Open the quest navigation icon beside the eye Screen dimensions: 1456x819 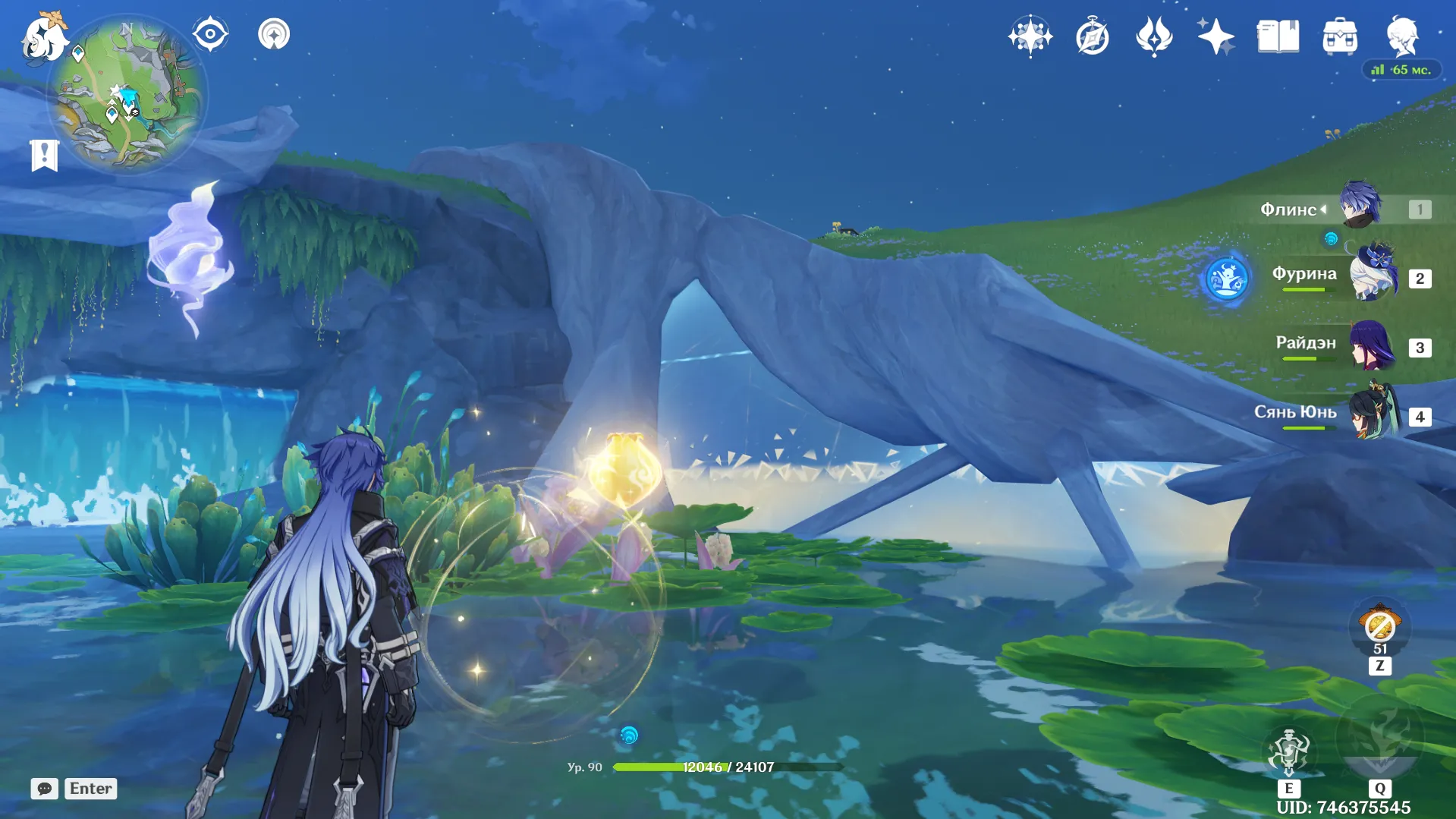point(274,34)
